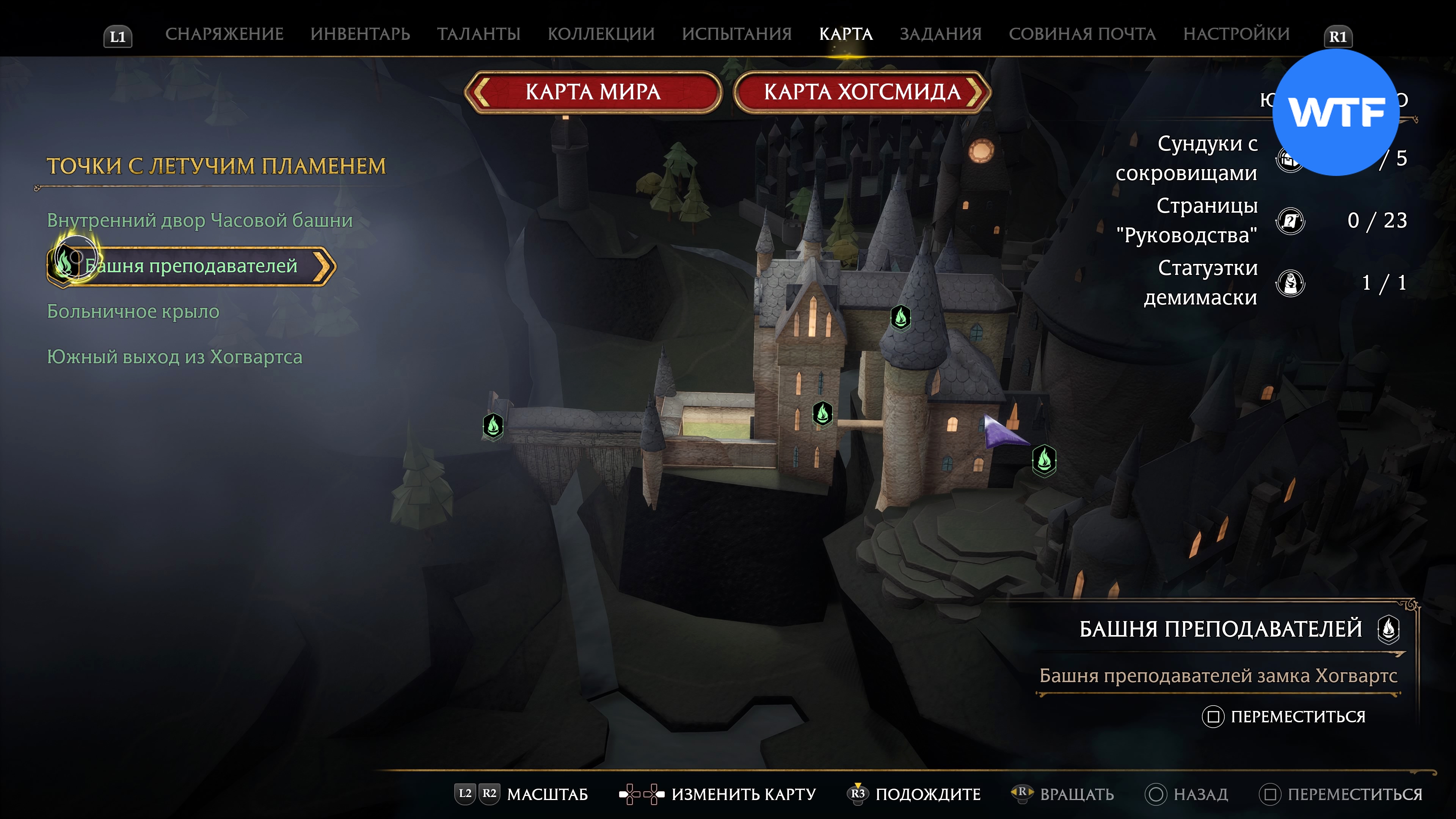Switch to the Инвентарь tab
The height and width of the screenshot is (819, 1456).
point(360,34)
